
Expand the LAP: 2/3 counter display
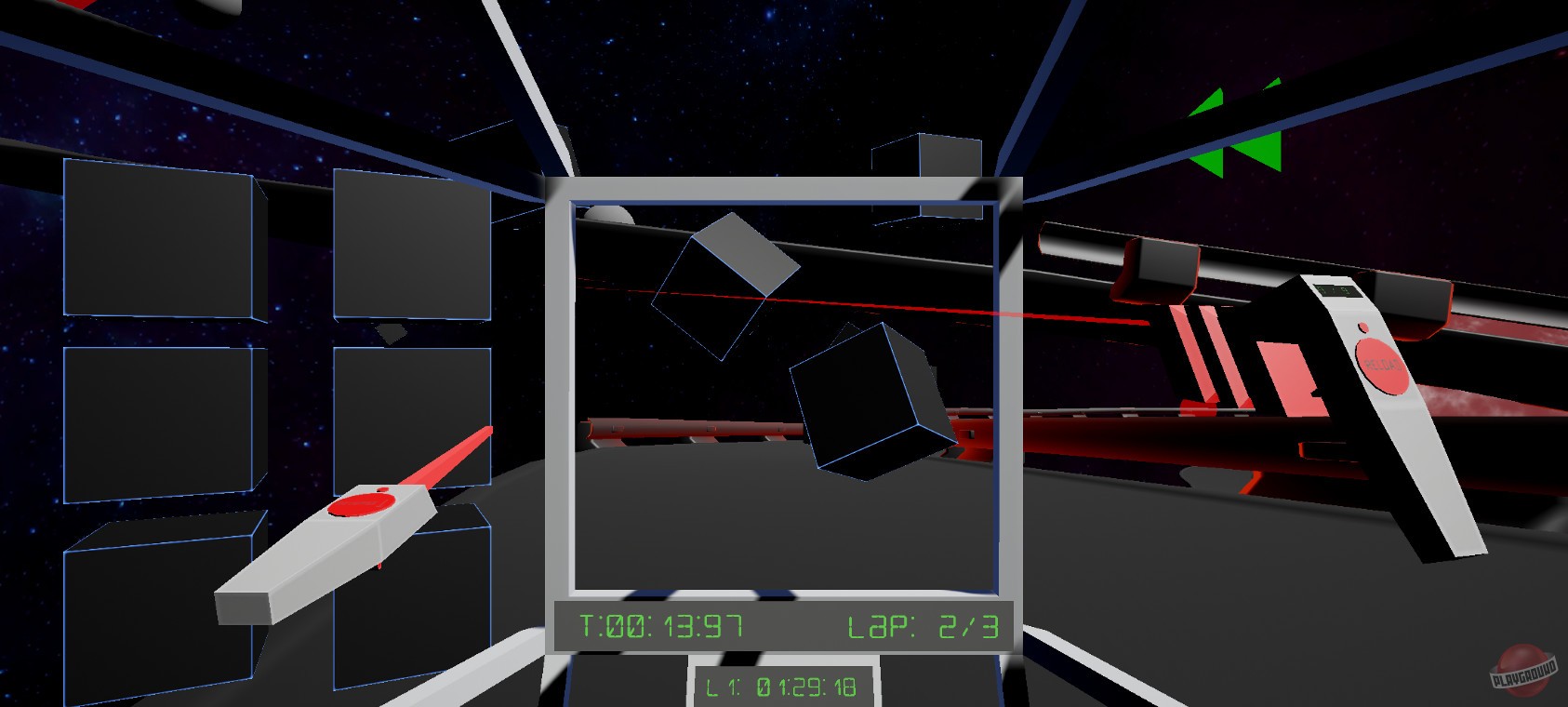point(921,627)
